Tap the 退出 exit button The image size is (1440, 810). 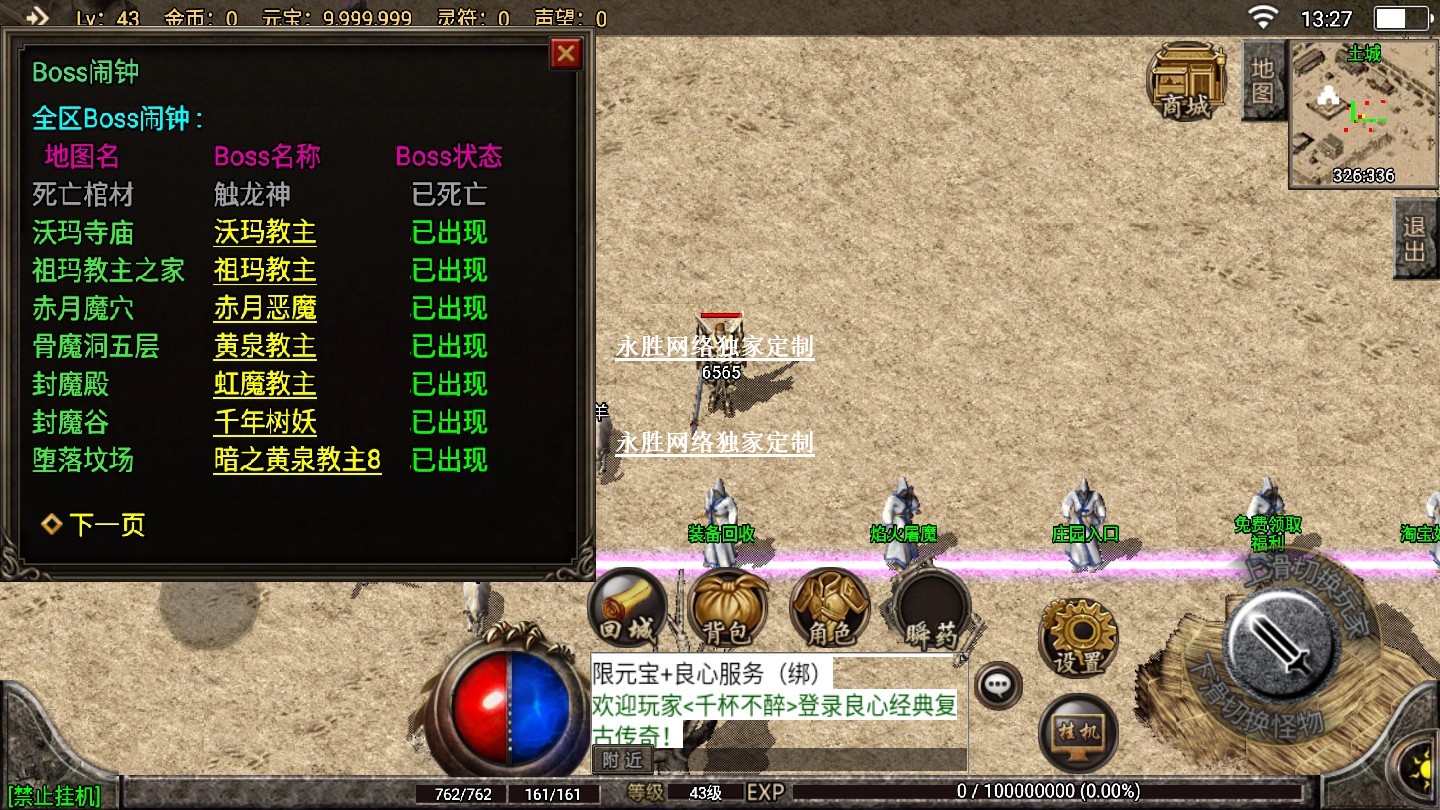[1415, 239]
